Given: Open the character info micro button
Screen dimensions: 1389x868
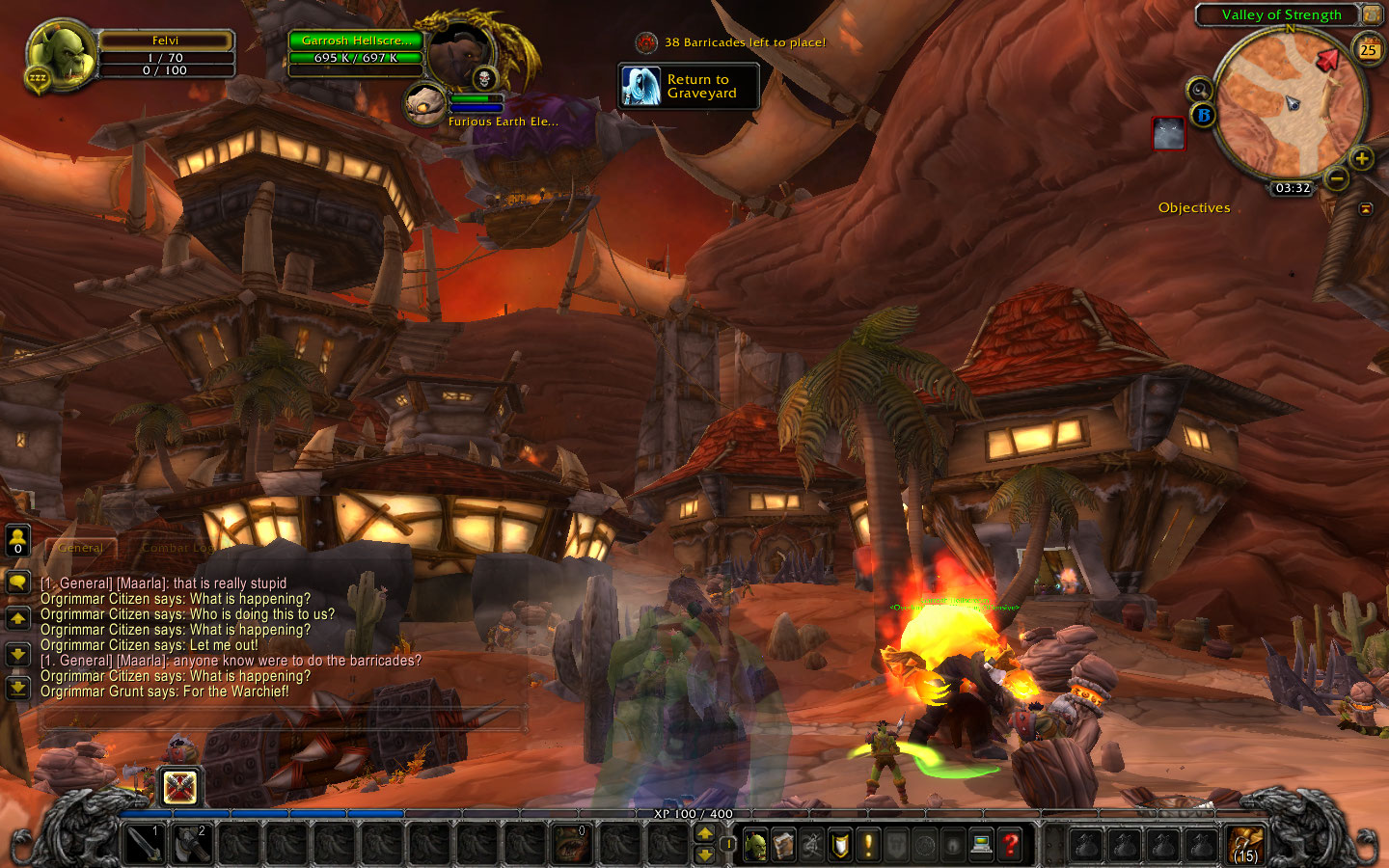Looking at the screenshot, I should (x=756, y=846).
